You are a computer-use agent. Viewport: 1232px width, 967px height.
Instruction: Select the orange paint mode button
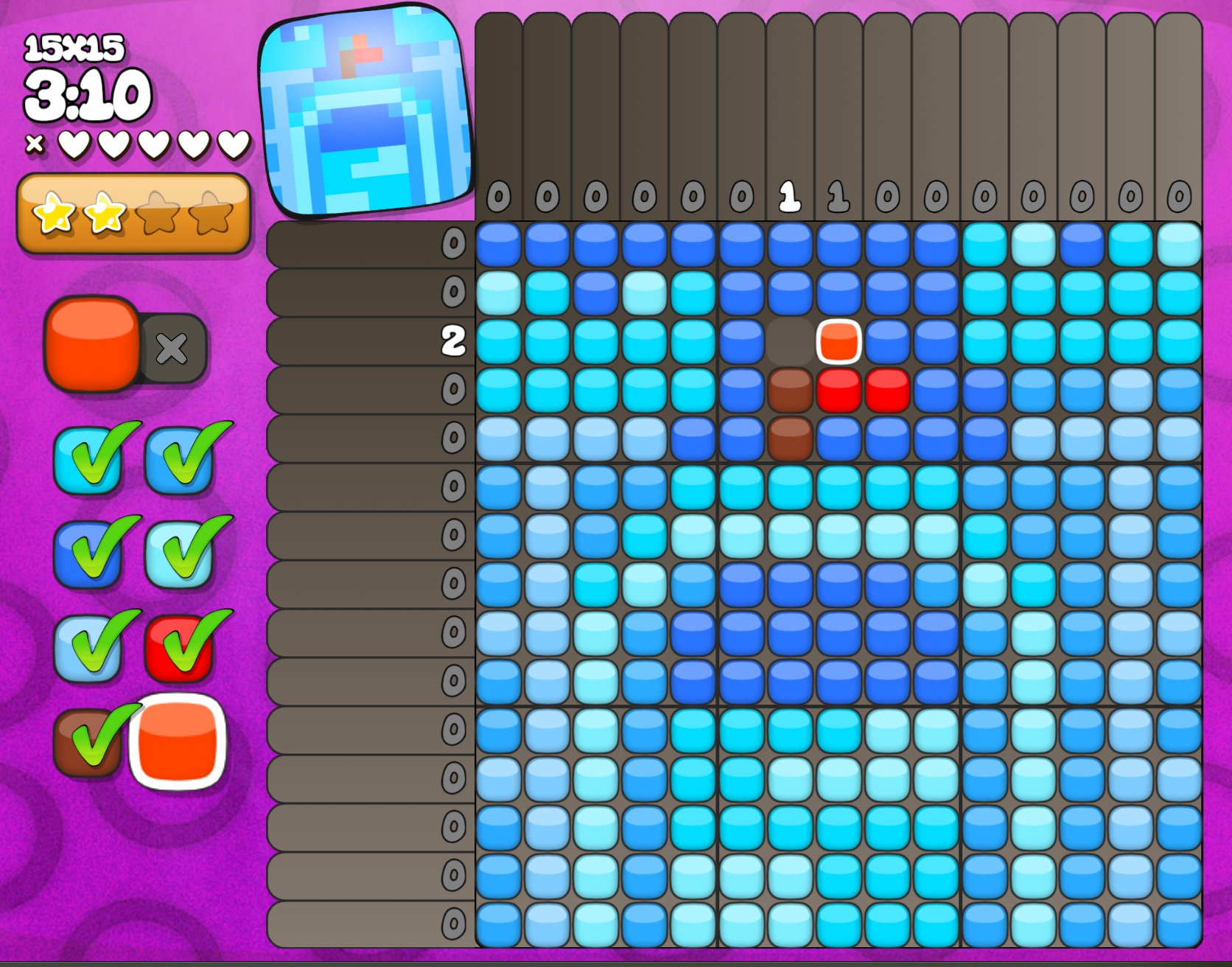click(92, 343)
